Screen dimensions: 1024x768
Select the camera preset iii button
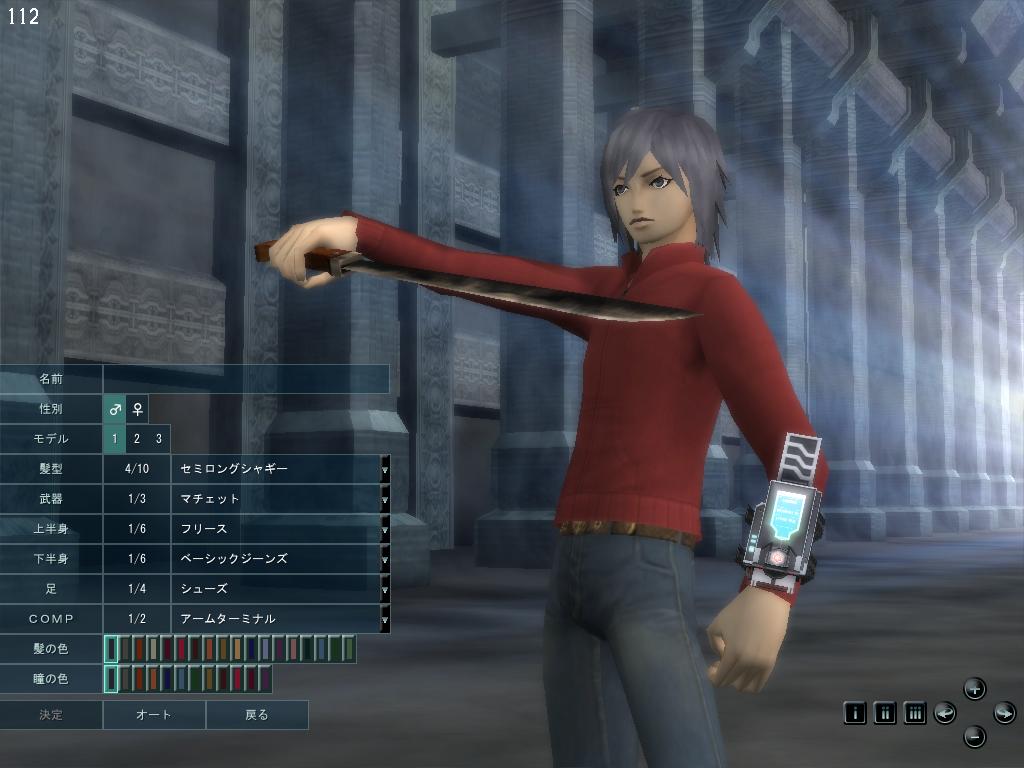914,713
